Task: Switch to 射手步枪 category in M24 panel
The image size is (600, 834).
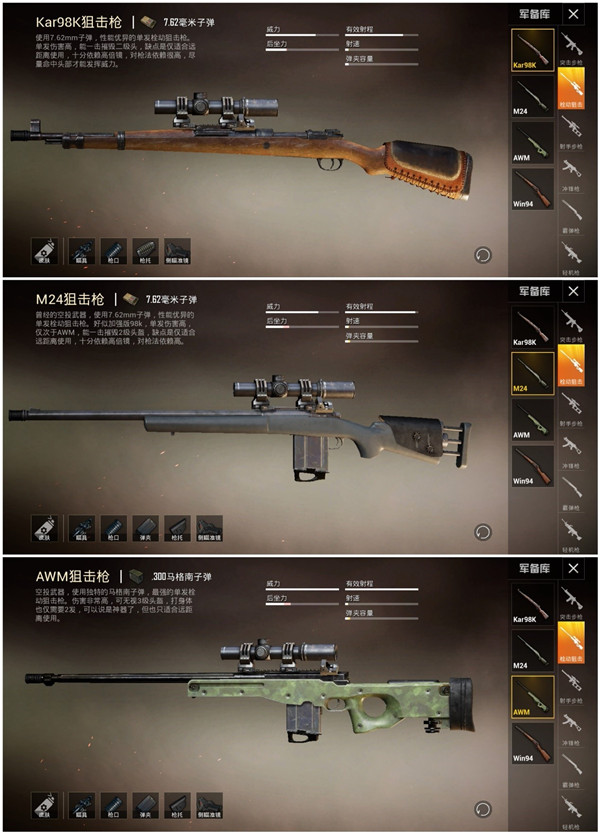Action: point(572,403)
